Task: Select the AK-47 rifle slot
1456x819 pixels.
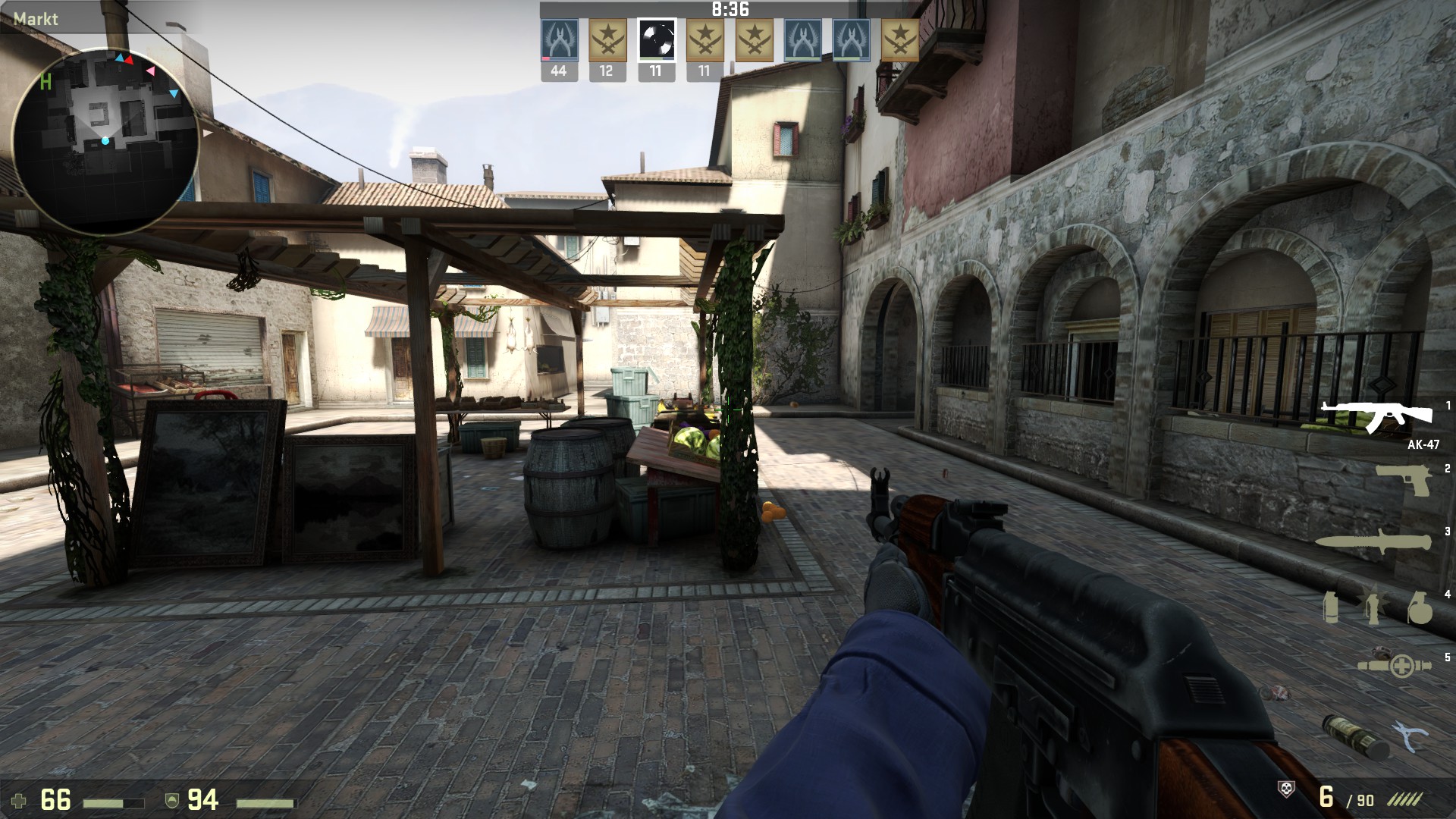Action: tap(1376, 416)
